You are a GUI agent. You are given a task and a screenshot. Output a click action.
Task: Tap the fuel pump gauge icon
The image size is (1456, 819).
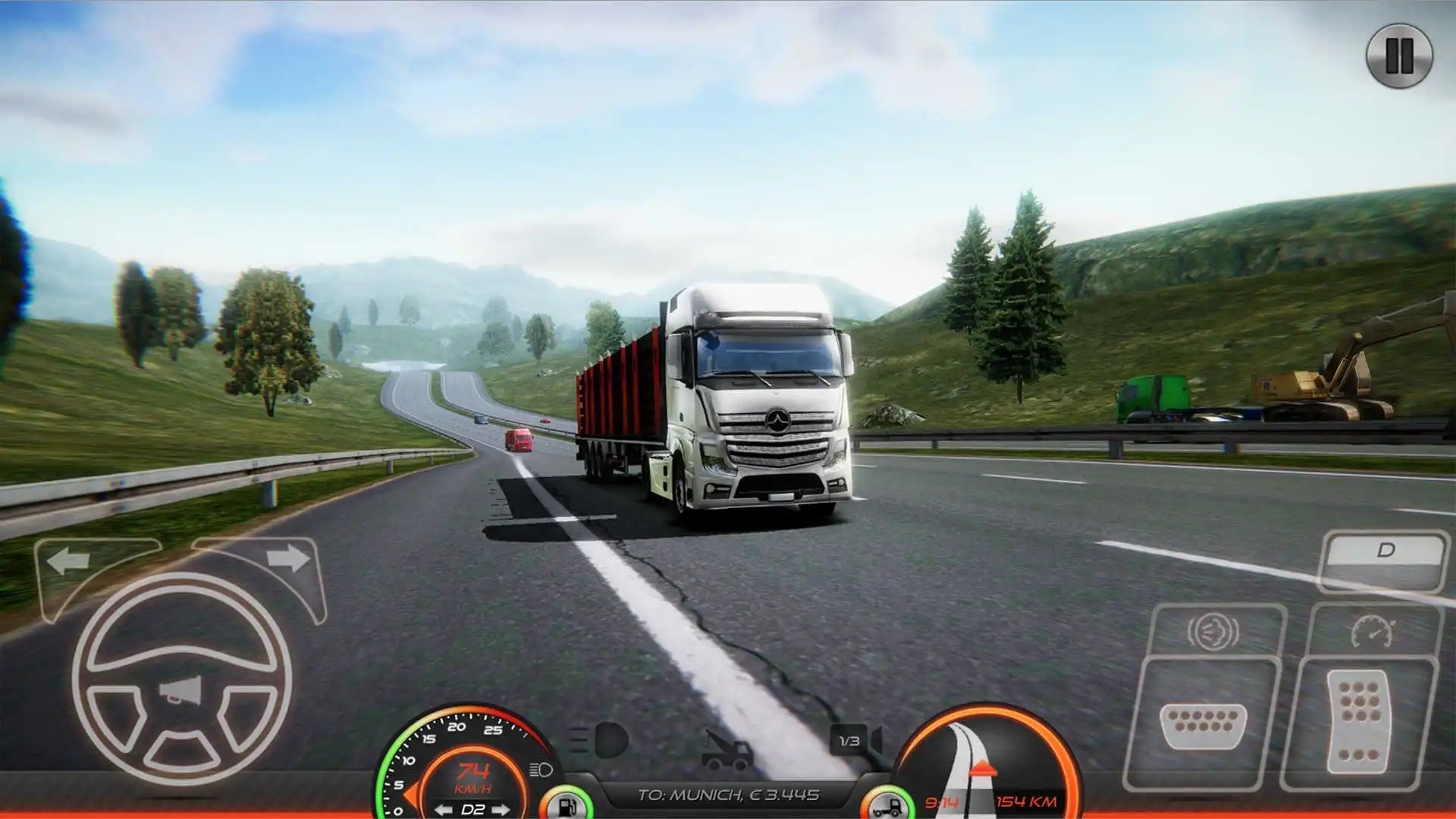point(566,804)
